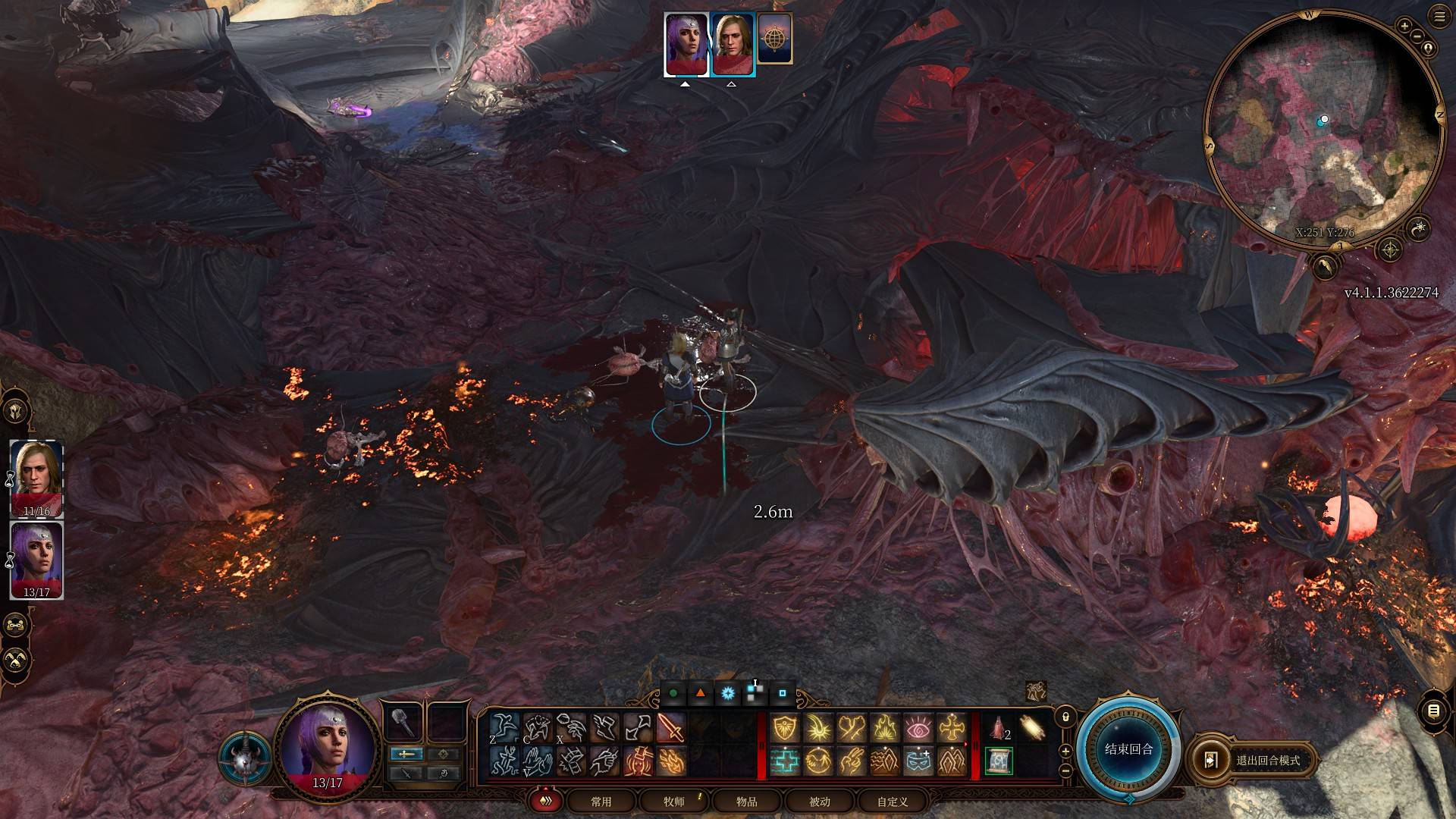Open the main menu hamburger button
Viewport: 1456px width, 819px height.
click(x=1439, y=16)
